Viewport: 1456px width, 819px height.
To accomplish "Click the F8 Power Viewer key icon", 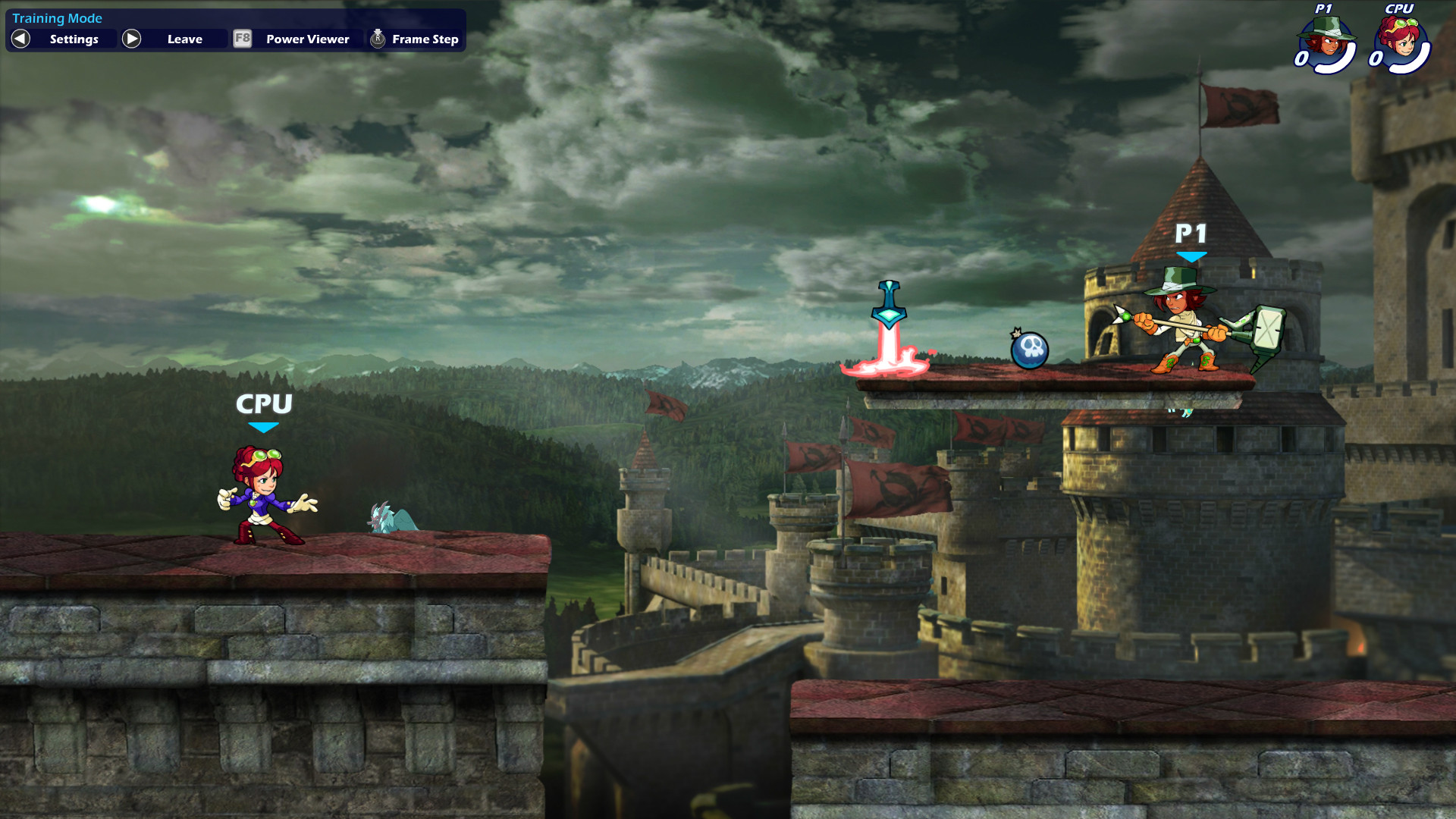I will tap(242, 39).
